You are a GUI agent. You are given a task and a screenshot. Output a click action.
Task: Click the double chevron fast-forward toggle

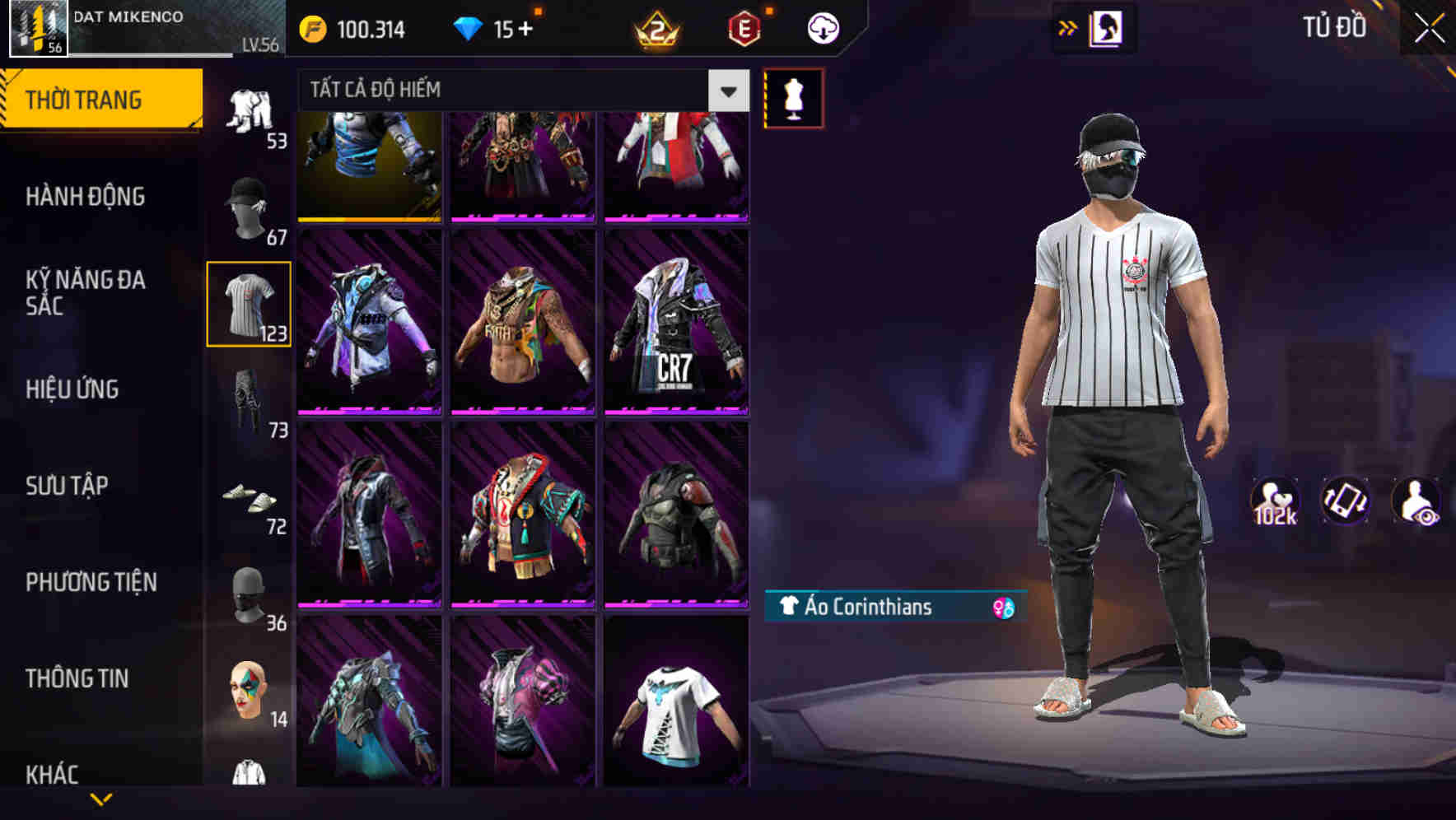1066,27
